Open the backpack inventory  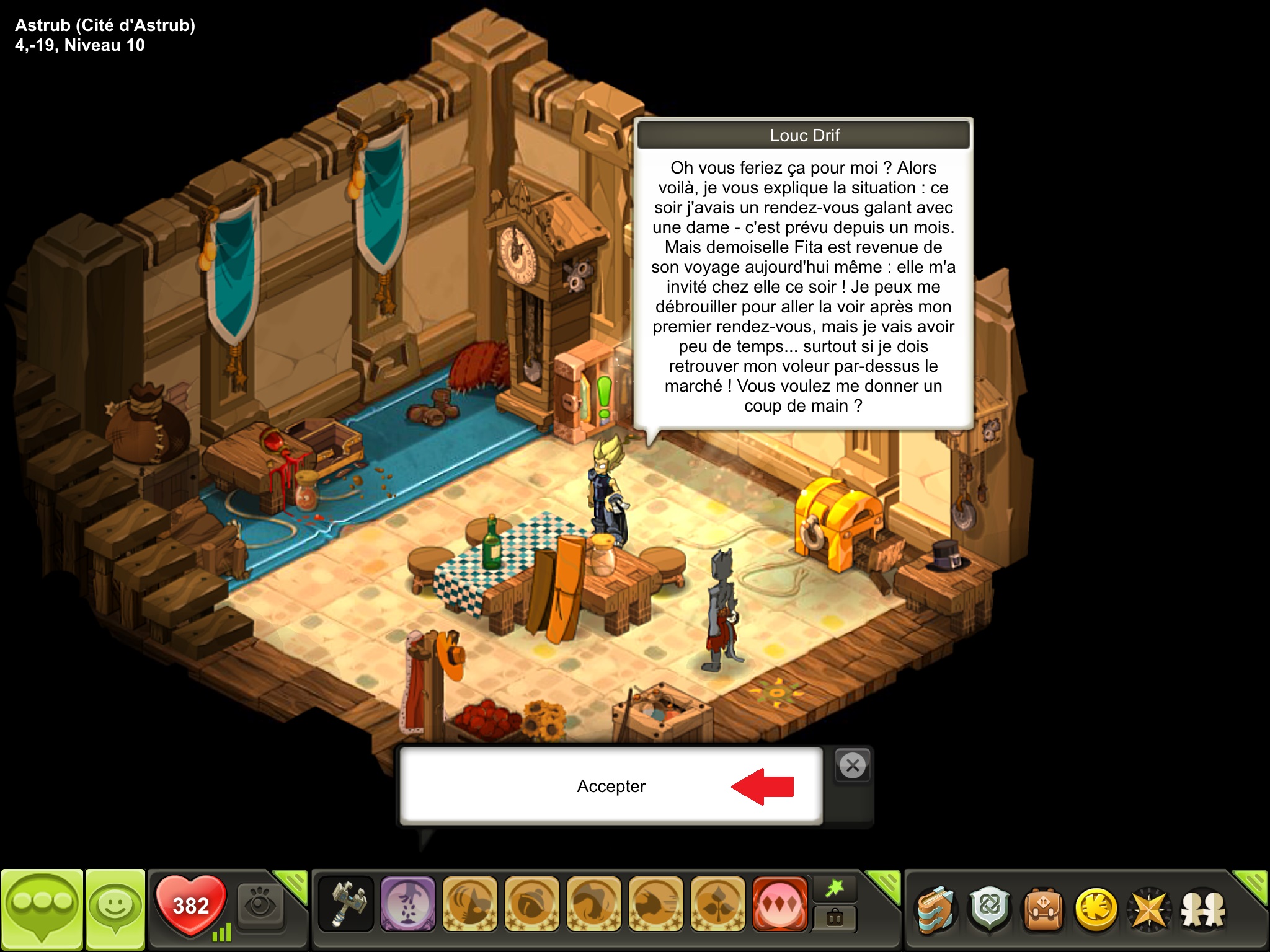1043,910
